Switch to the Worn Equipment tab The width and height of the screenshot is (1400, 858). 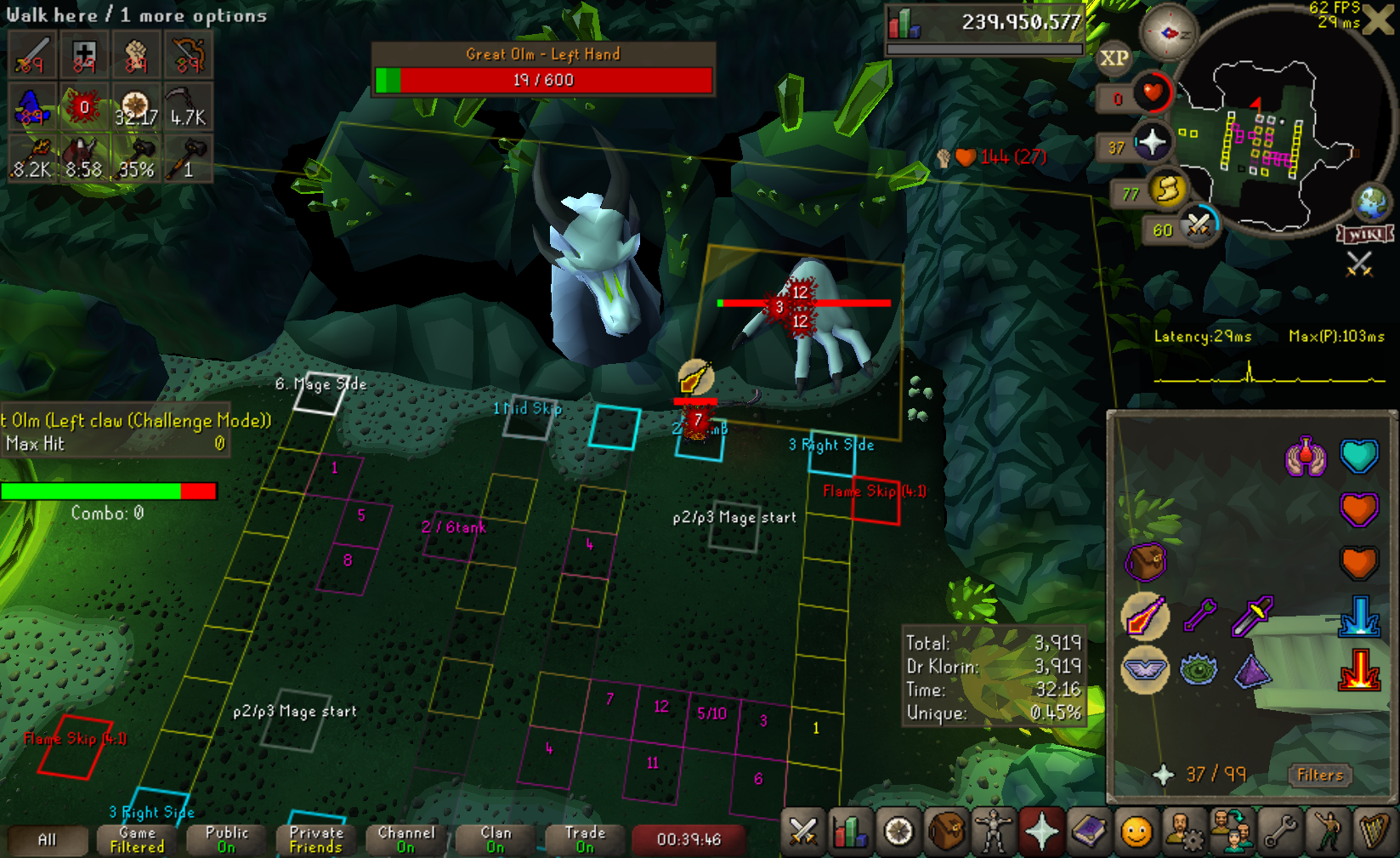[993, 832]
